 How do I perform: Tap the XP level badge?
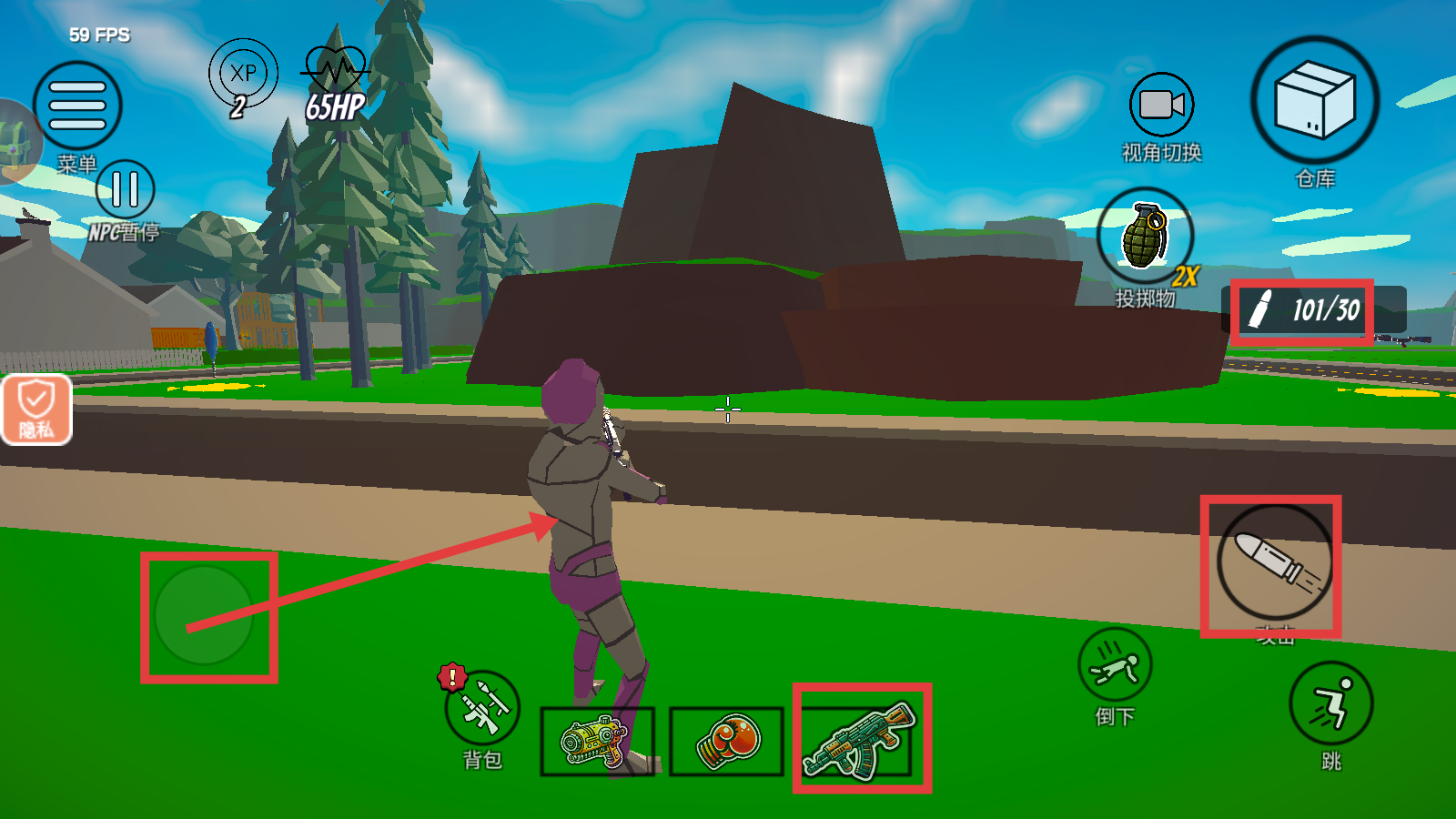243,74
